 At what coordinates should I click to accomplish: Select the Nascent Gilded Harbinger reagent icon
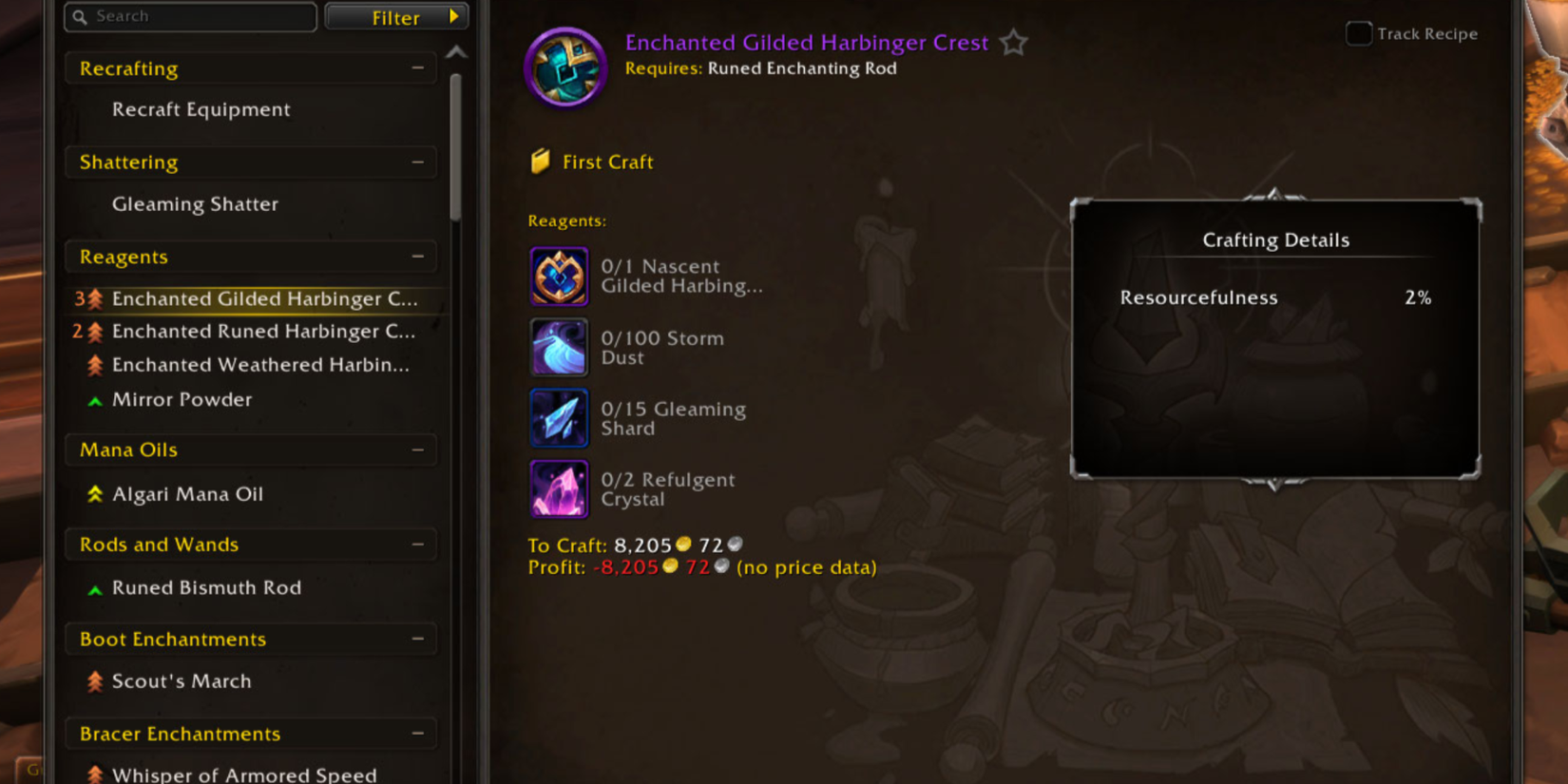click(x=559, y=276)
